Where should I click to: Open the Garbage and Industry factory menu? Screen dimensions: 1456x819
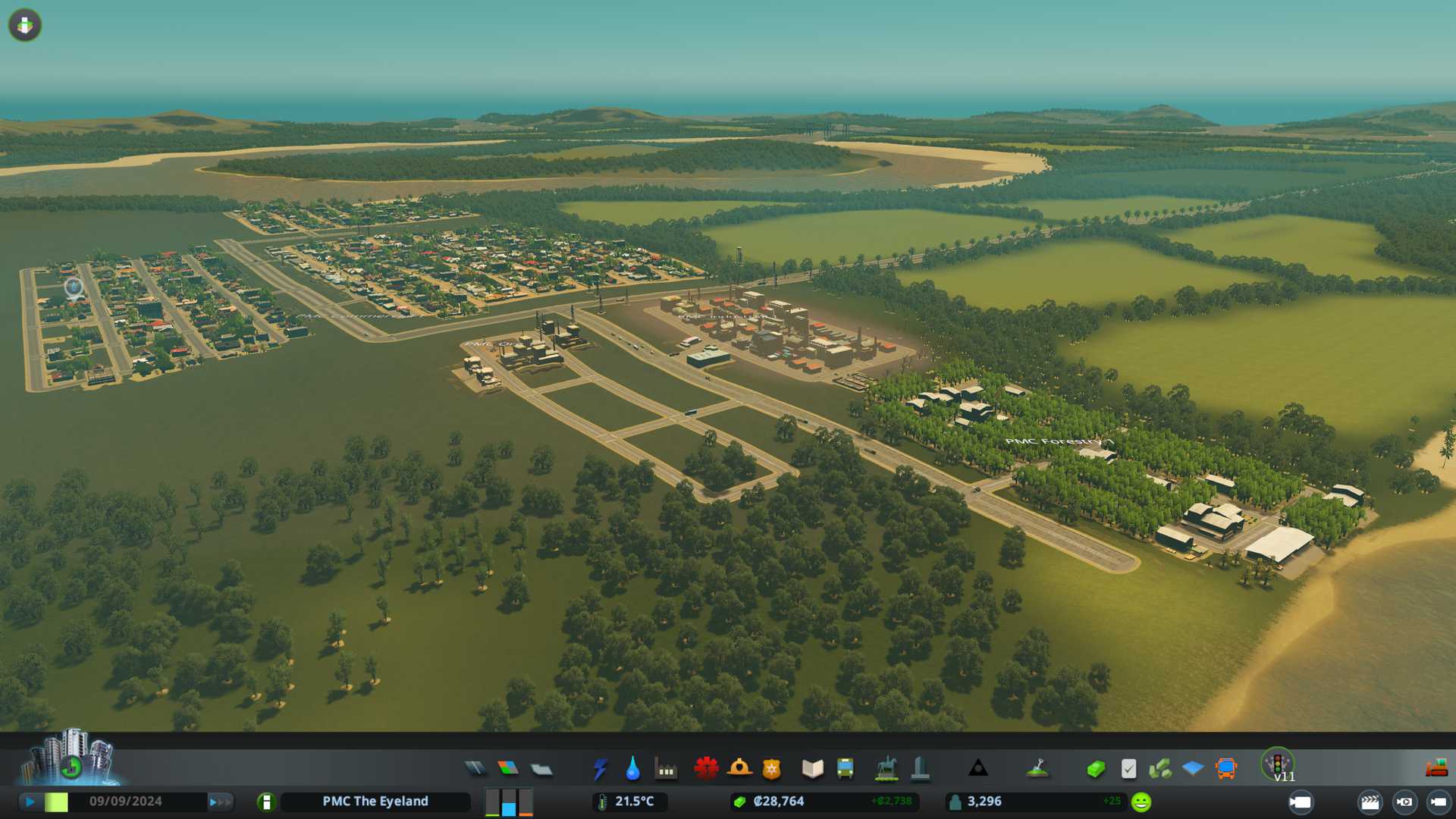click(666, 769)
